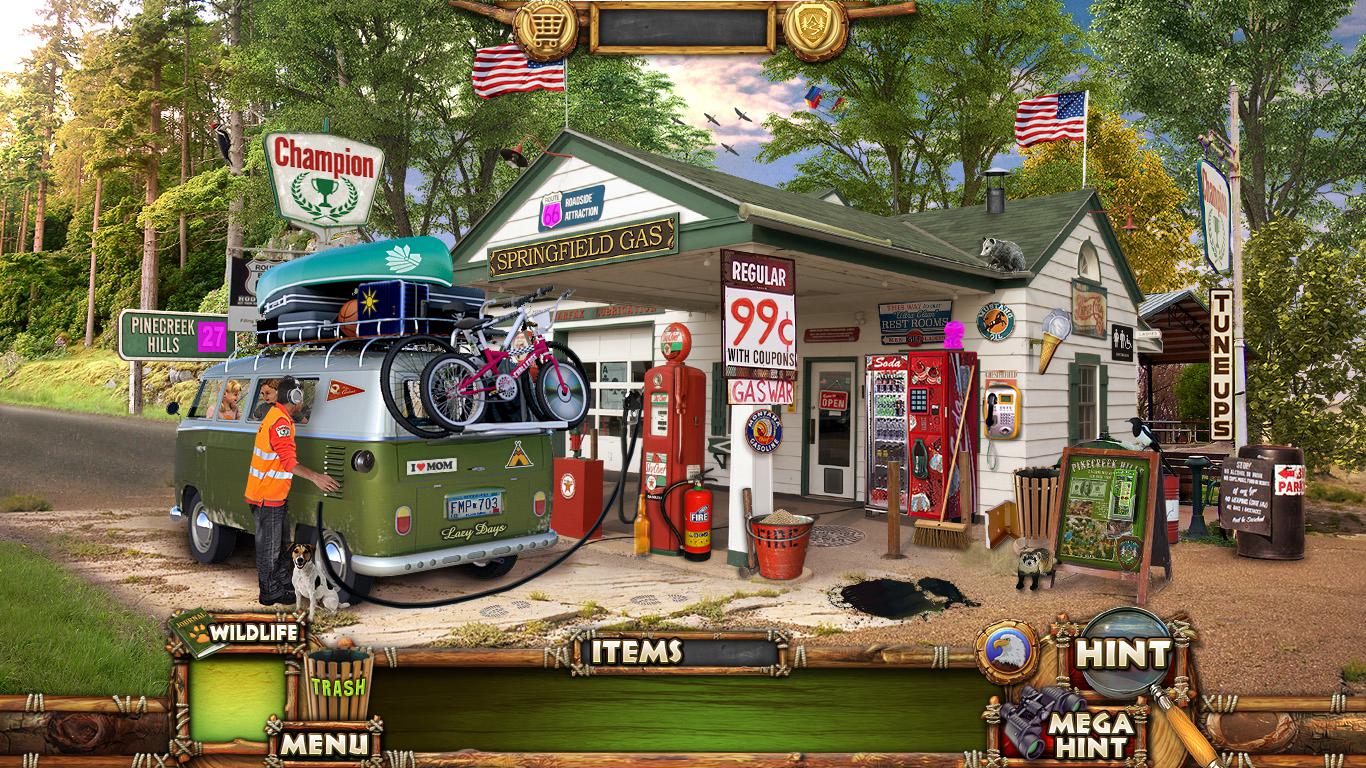The width and height of the screenshot is (1366, 768).
Task: Activate the Mega Hint binoculars
Action: point(1070,727)
